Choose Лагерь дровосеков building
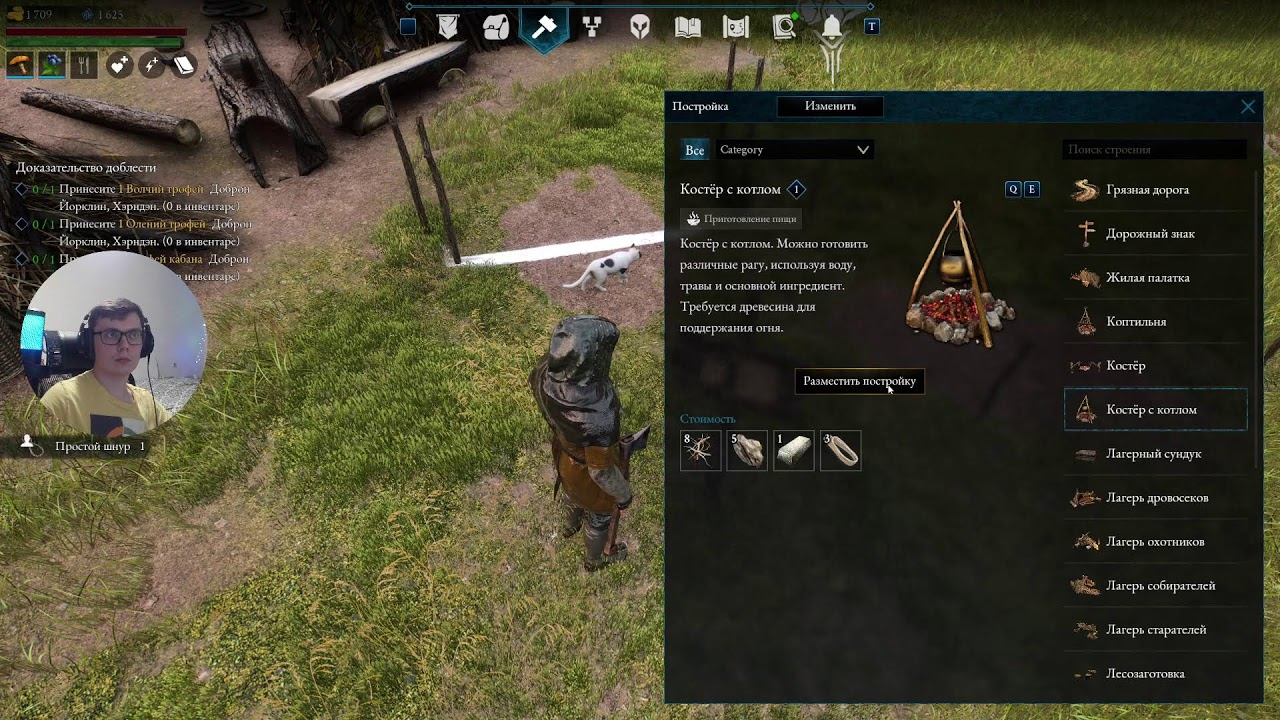The image size is (1280, 720). coord(1155,498)
